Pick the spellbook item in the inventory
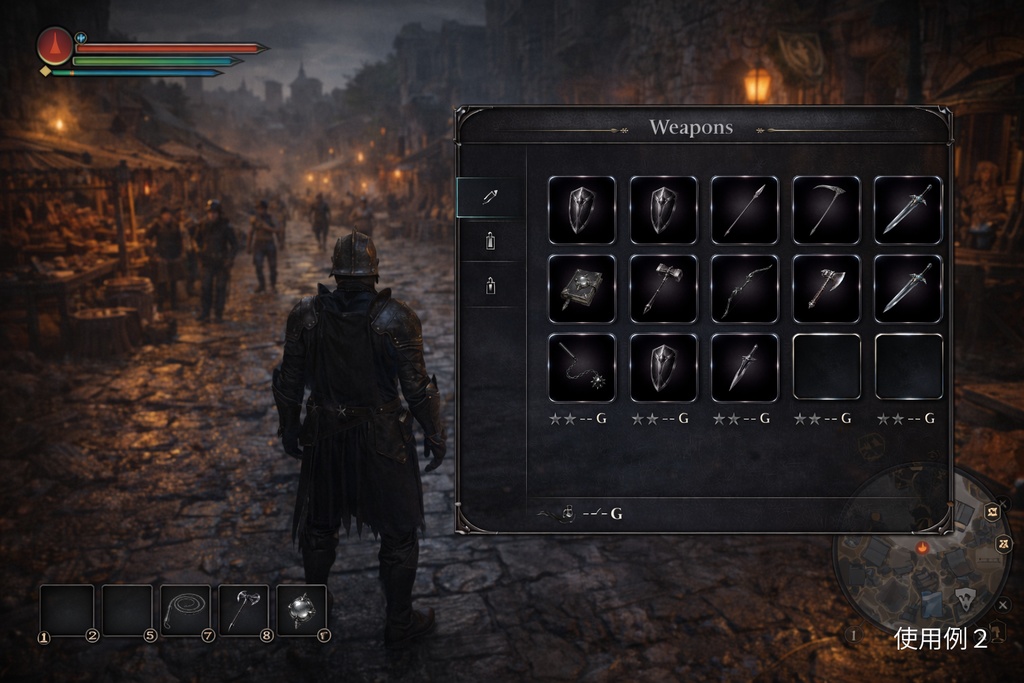 point(581,289)
